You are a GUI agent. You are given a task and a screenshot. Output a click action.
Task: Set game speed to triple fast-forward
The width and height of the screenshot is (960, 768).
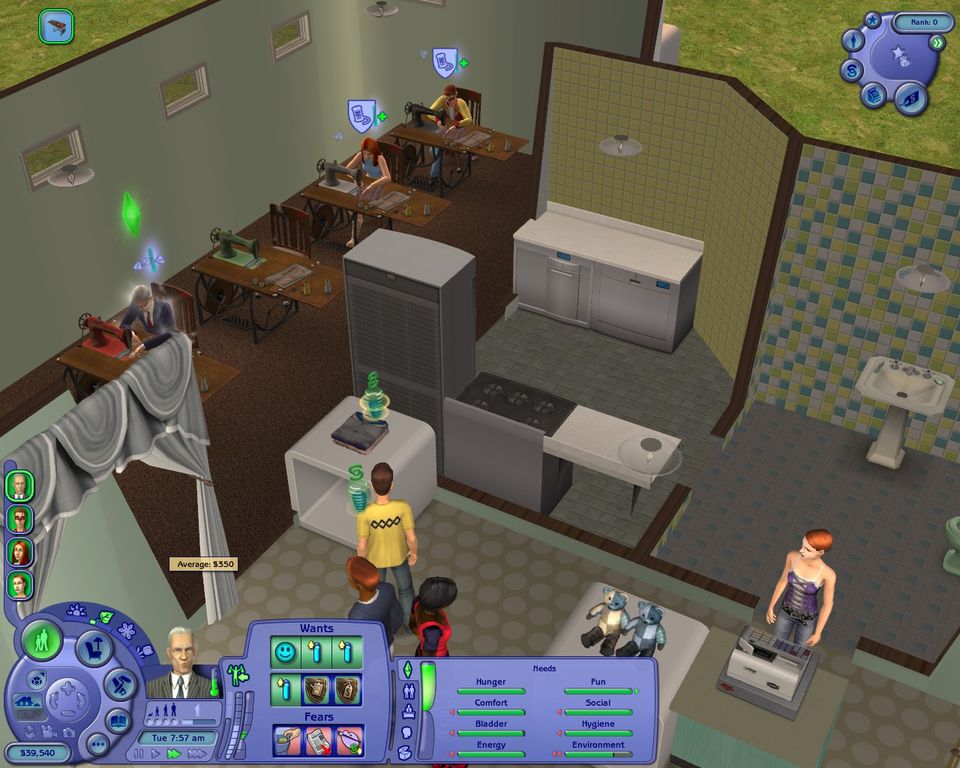198,753
